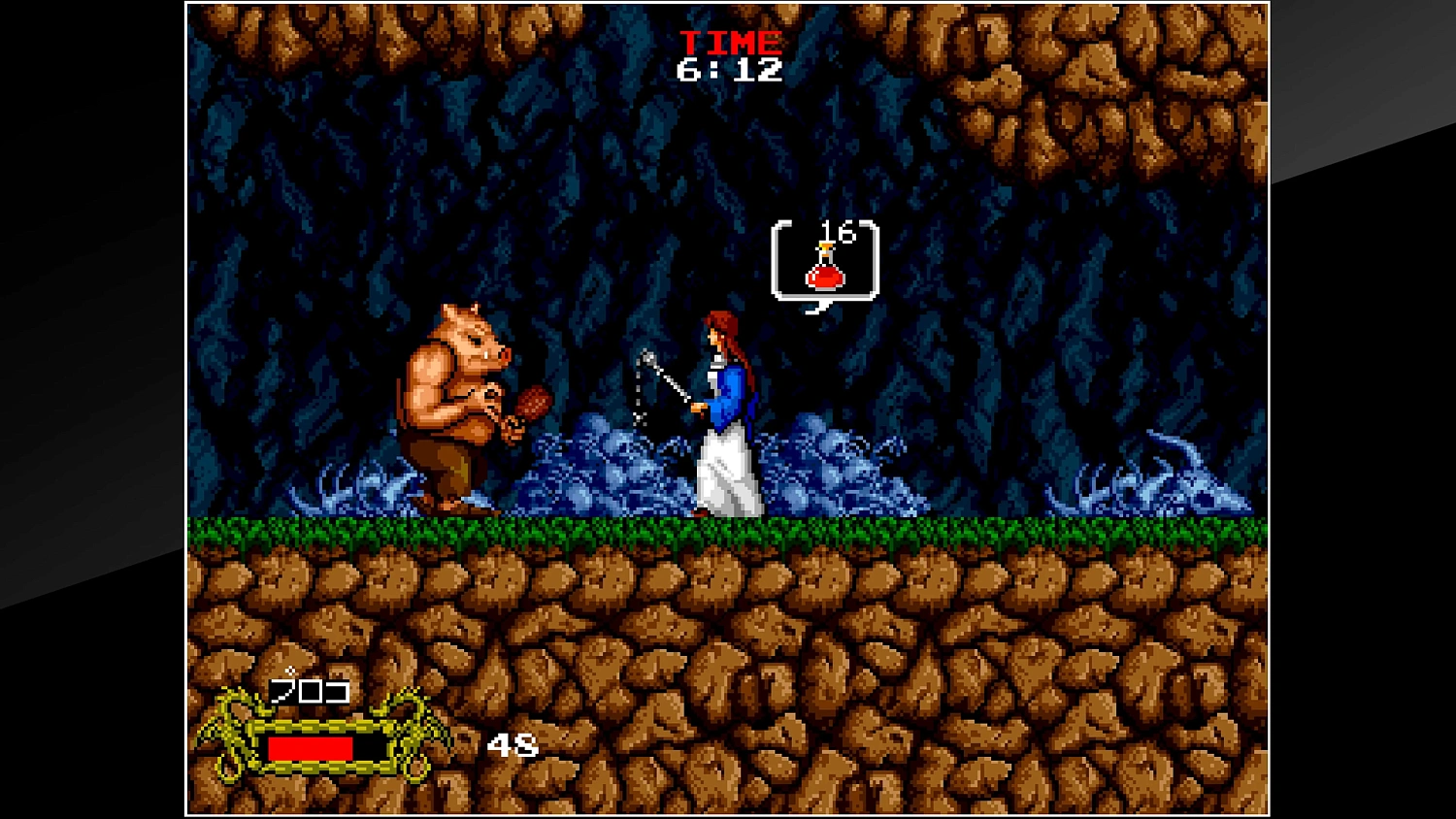Click the black portion of the health gauge
The width and height of the screenshot is (1456, 819).
coord(369,747)
